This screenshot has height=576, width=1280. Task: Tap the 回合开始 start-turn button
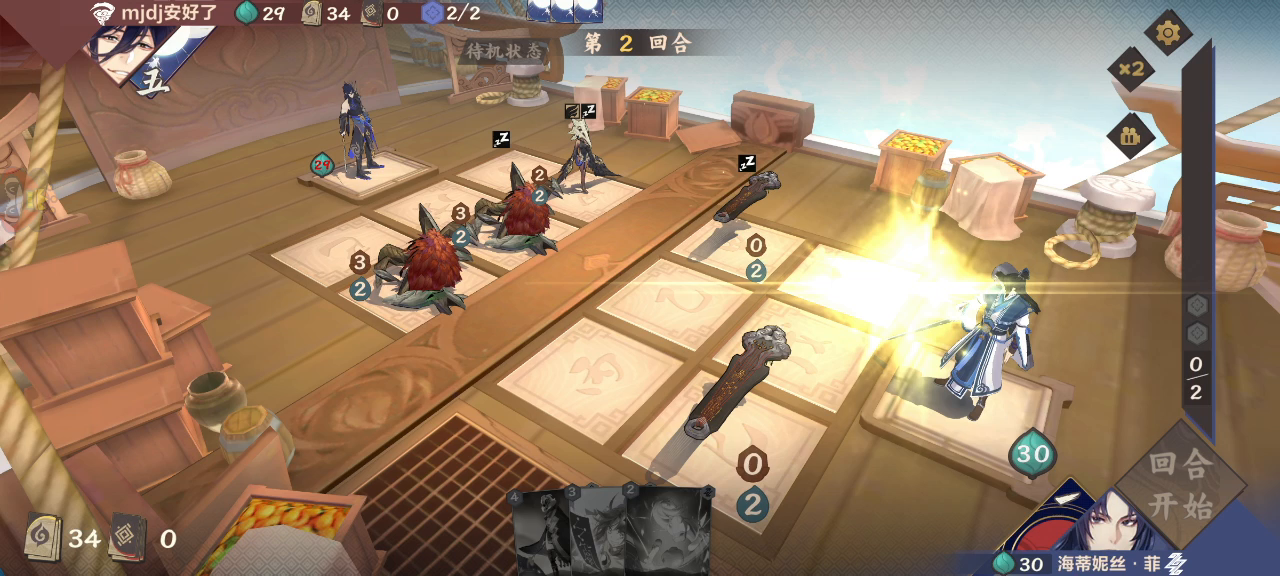[x=1181, y=484]
